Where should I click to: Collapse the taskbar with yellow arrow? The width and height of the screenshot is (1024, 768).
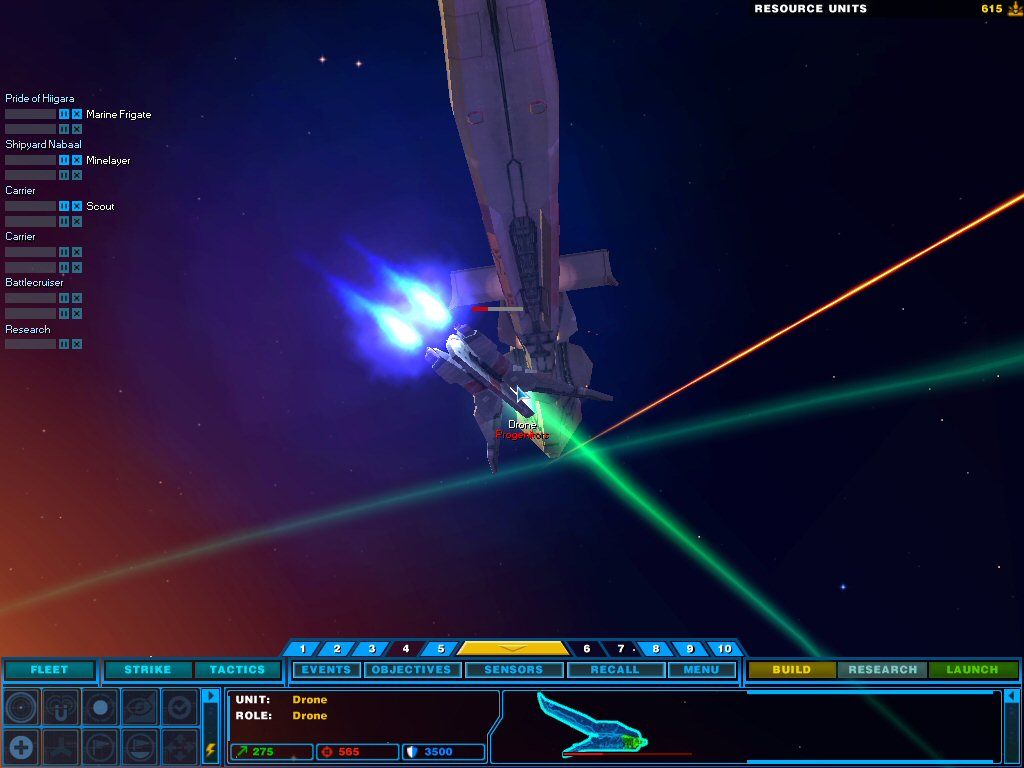(512, 649)
